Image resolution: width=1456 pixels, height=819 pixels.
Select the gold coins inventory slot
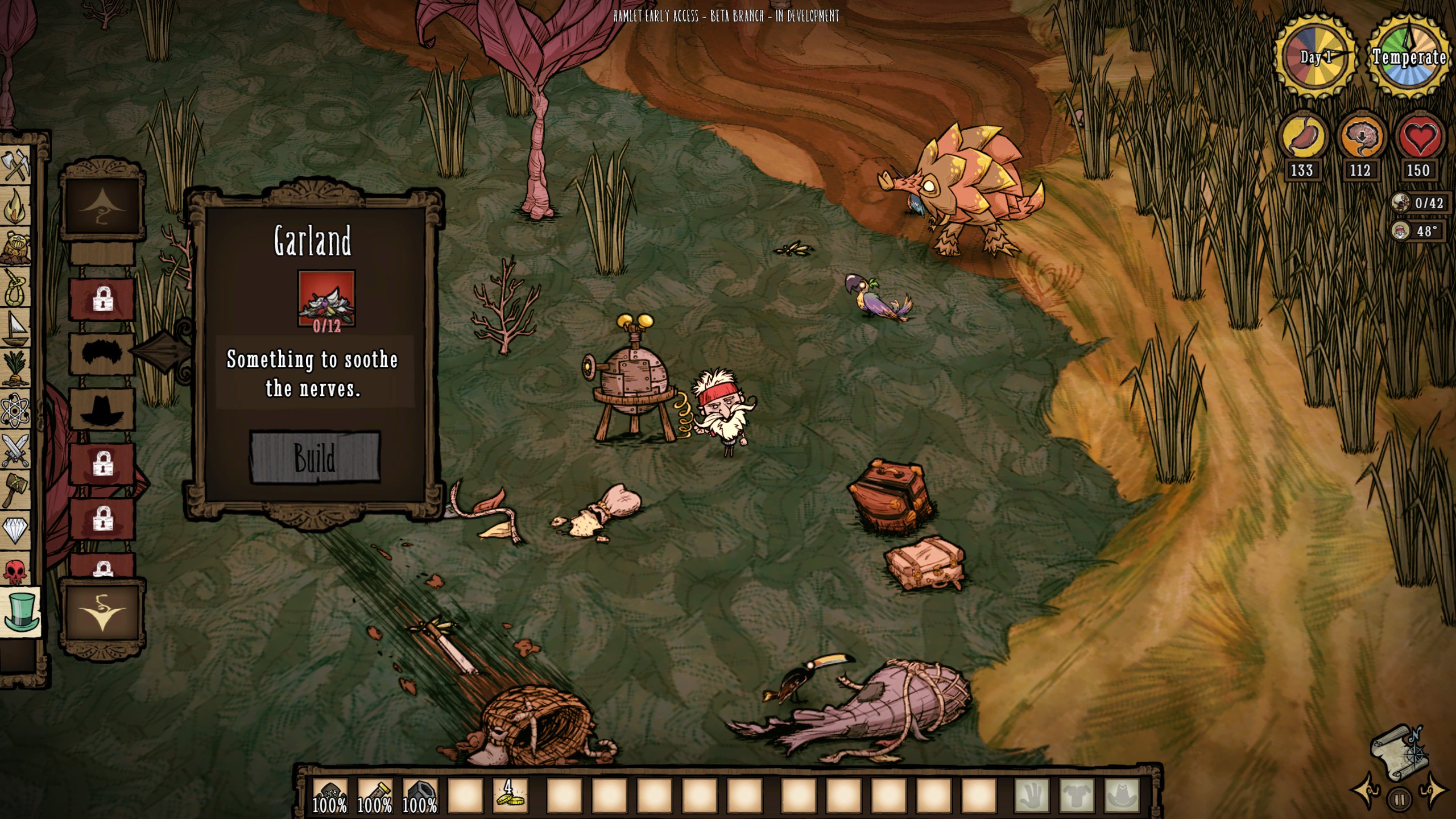click(x=510, y=794)
